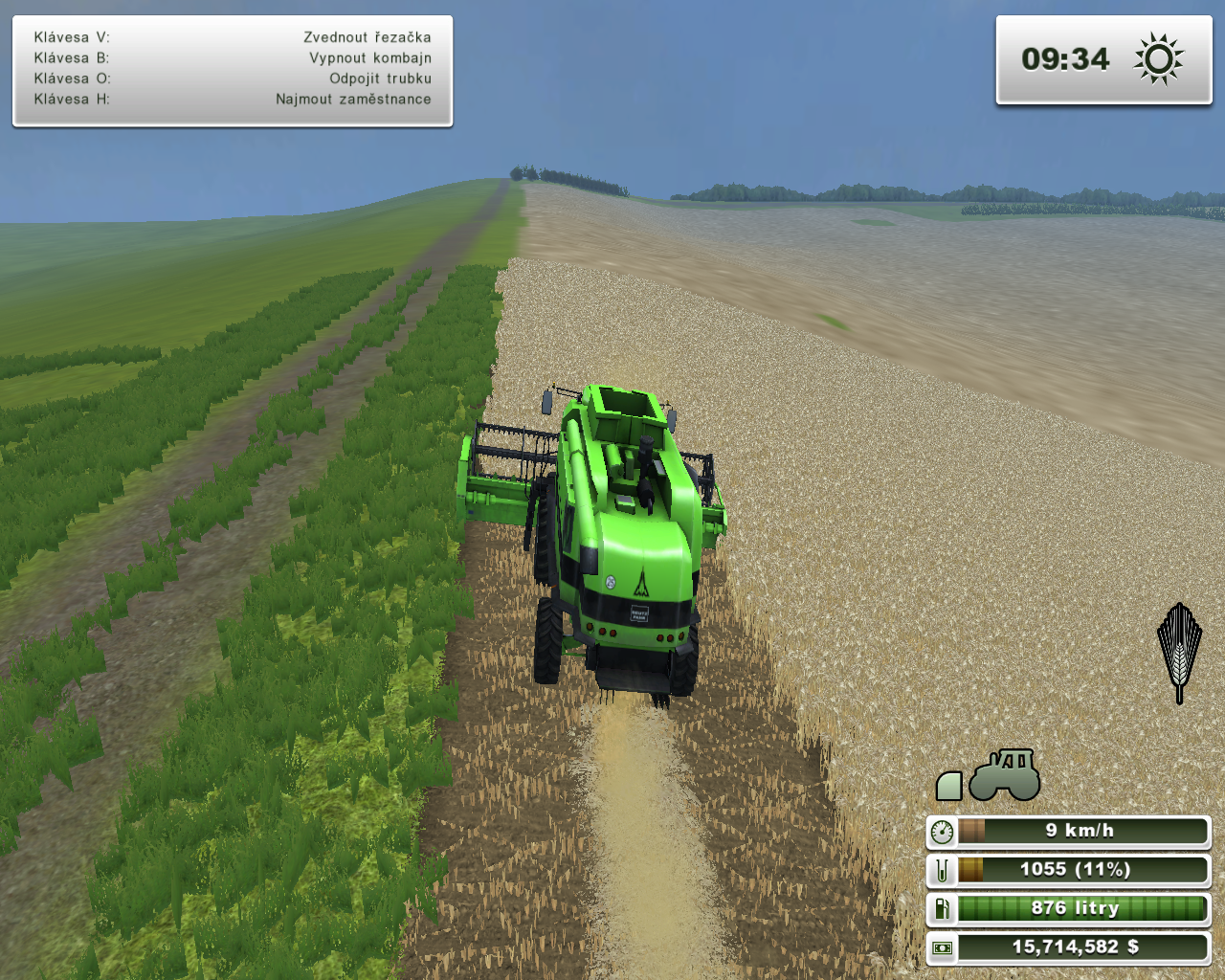This screenshot has width=1225, height=980.
Task: Select the wheat crop icon
Action: (1179, 653)
